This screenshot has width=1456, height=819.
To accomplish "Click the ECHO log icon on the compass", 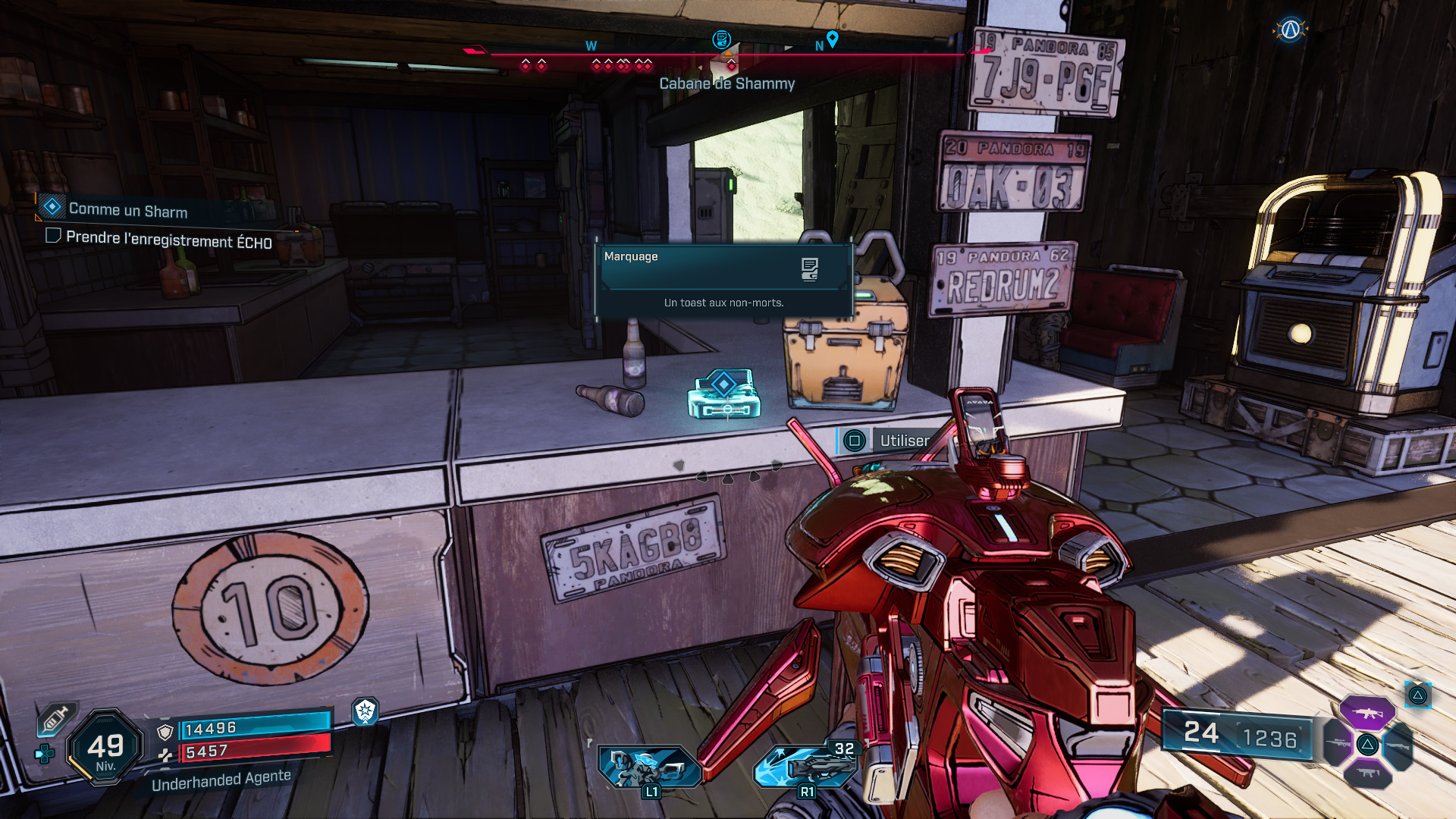I will coord(721,39).
